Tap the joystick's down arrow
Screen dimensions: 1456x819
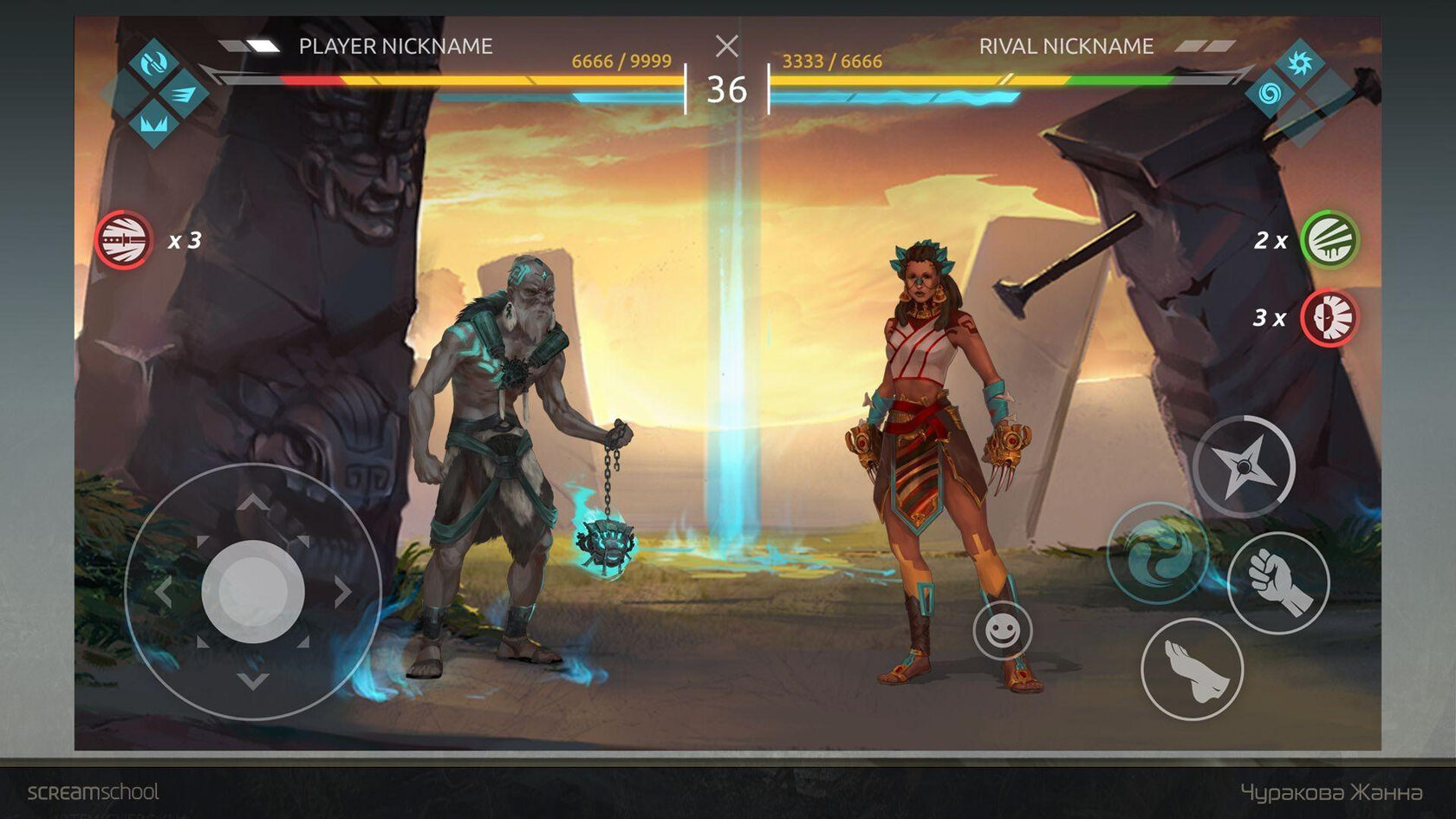pyautogui.click(x=252, y=681)
